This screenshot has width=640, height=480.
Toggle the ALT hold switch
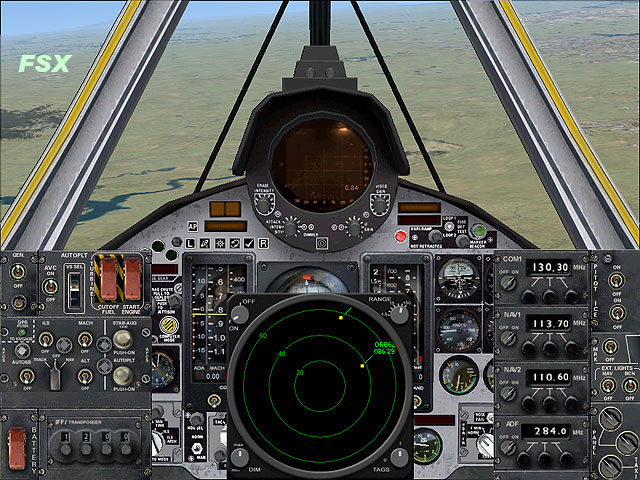coord(87,375)
